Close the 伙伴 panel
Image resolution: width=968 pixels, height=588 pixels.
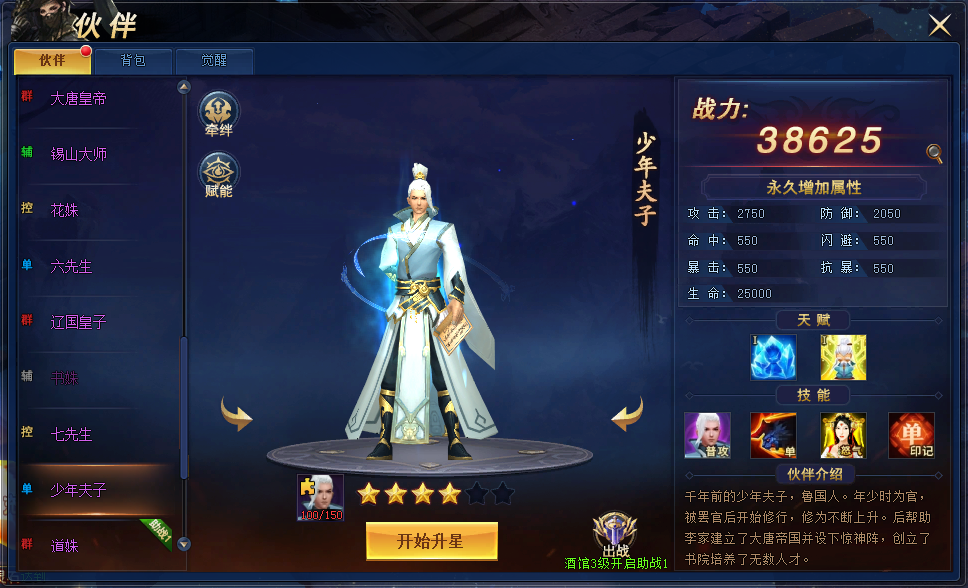point(939,26)
